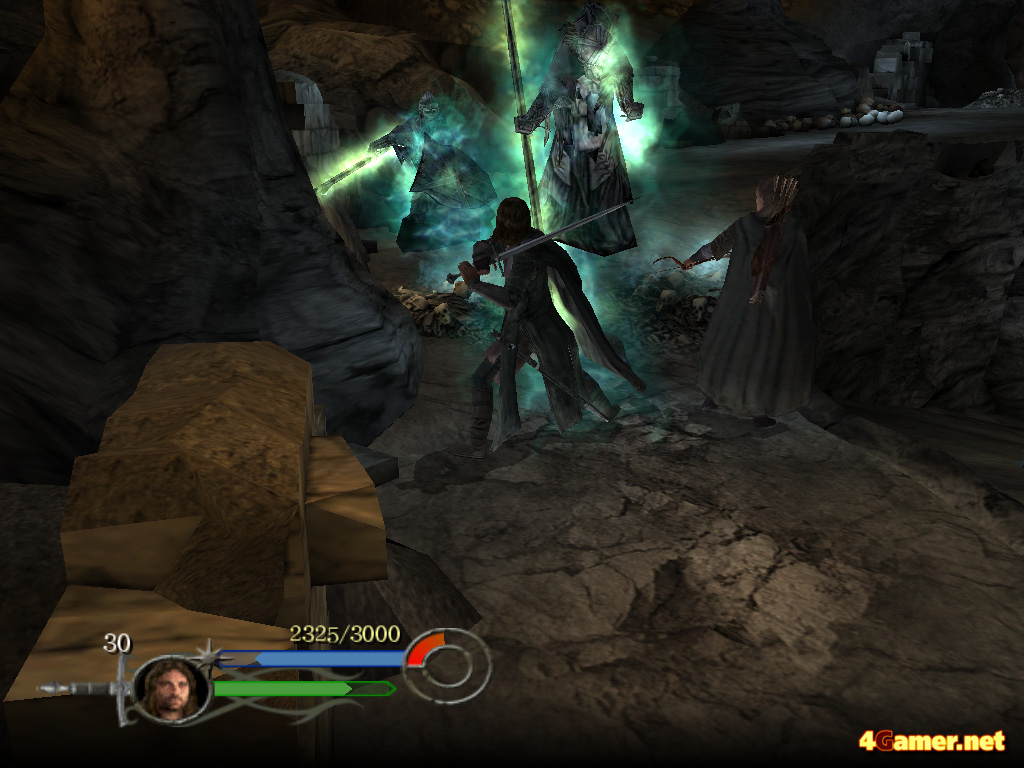The width and height of the screenshot is (1024, 768).
Task: Click Aragorn's character portrait
Action: coord(172,687)
